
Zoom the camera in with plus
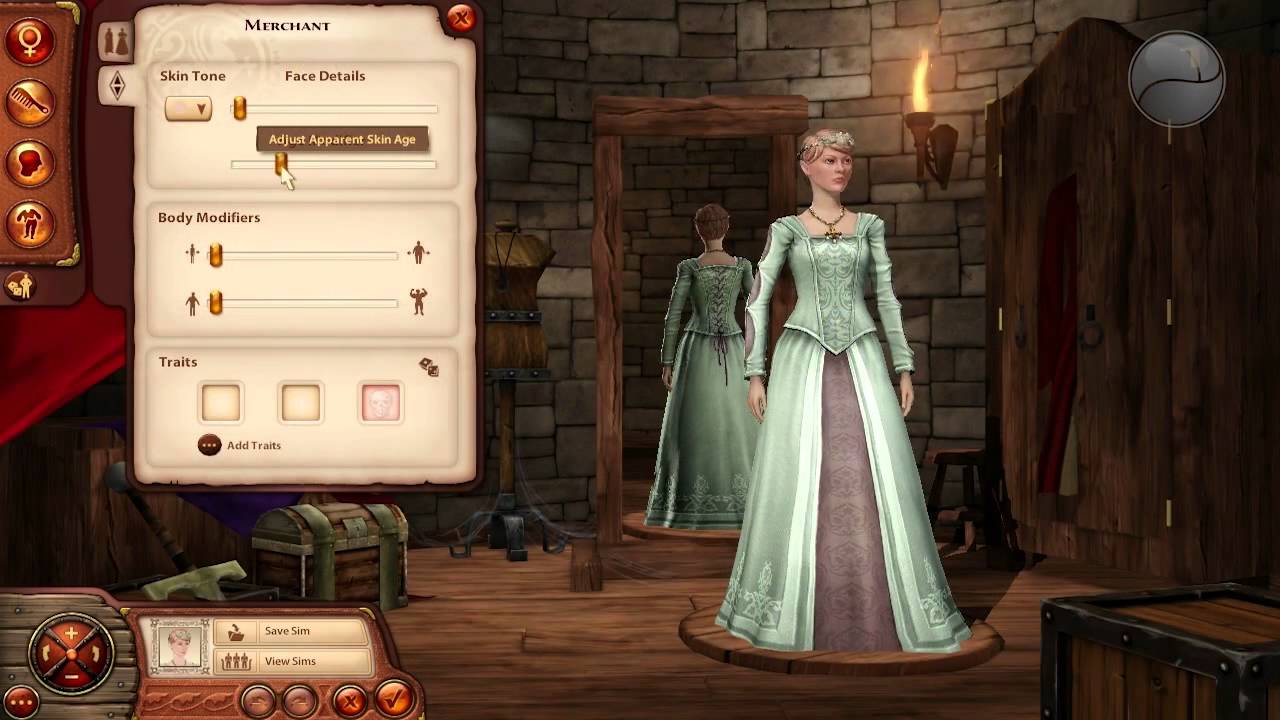point(71,634)
